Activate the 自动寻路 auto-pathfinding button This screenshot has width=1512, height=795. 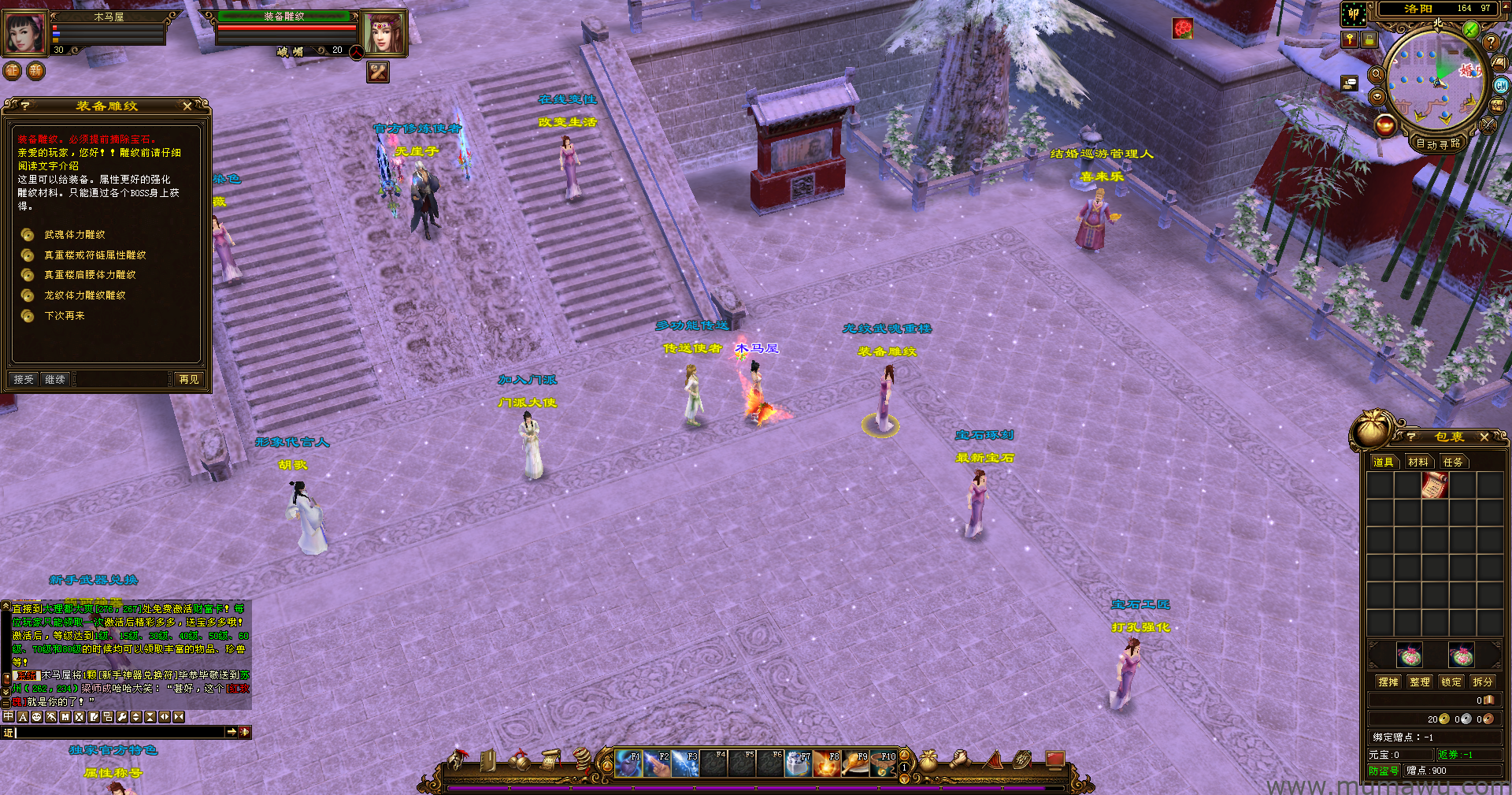pos(1438,143)
